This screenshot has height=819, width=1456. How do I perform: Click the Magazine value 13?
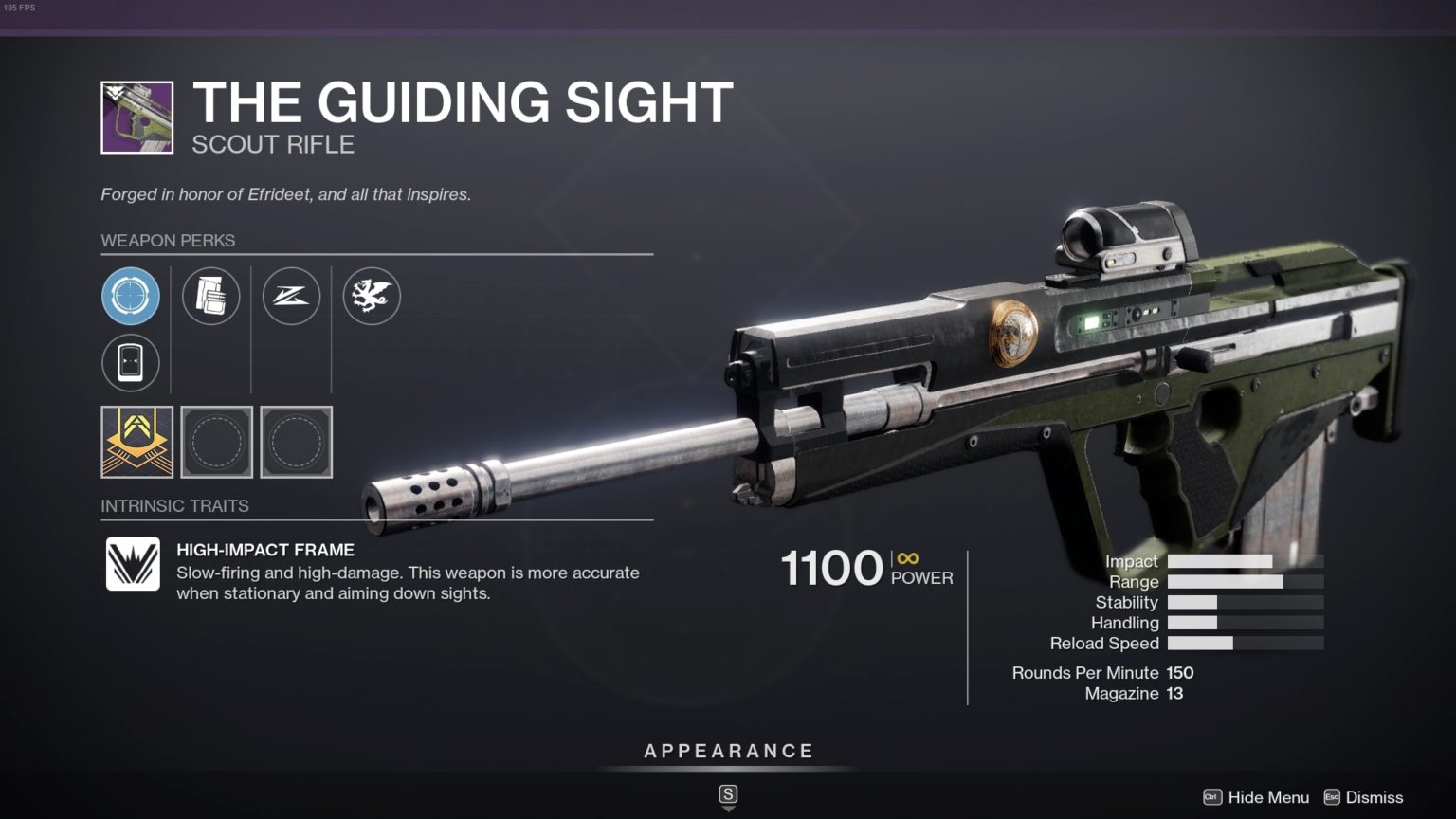coord(1173,693)
